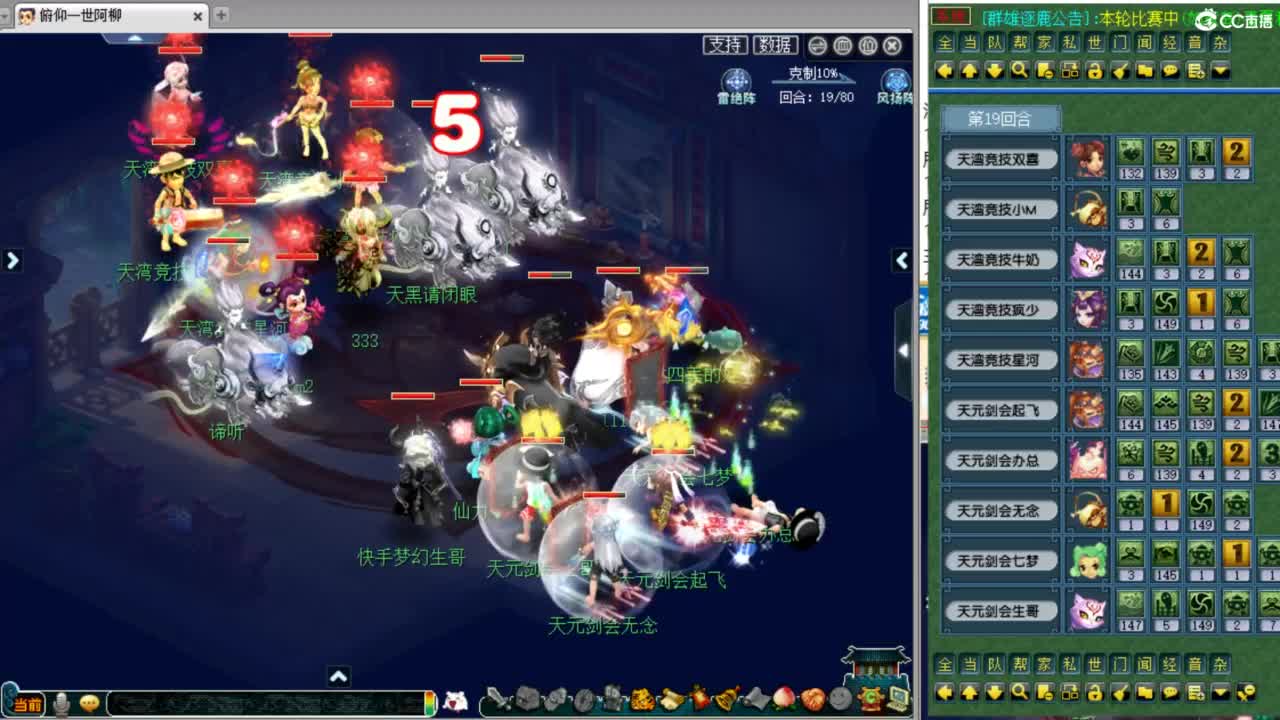
Task: Mute the microphone at bottom left
Action: click(62, 703)
